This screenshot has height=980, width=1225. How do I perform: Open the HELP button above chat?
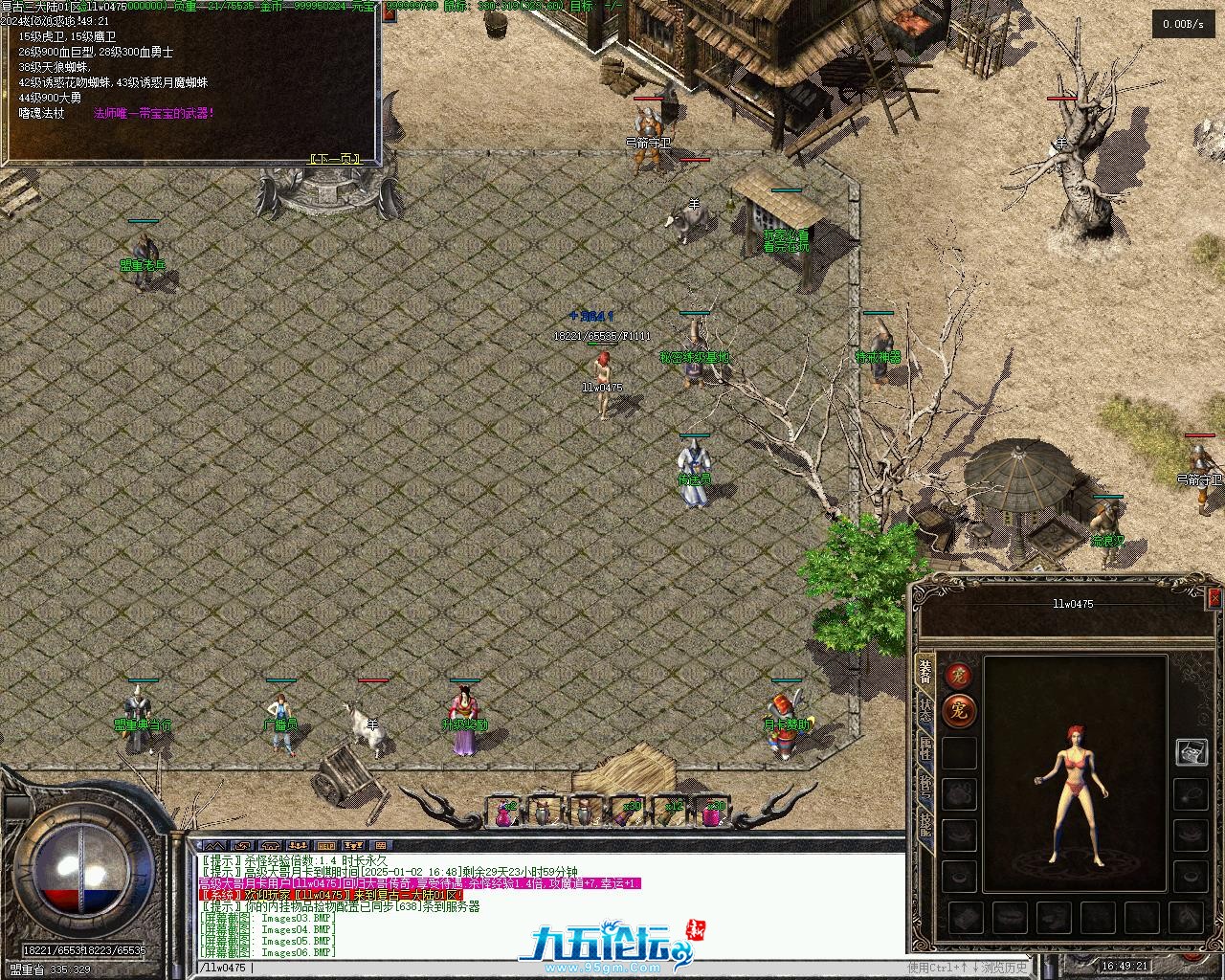[326, 846]
